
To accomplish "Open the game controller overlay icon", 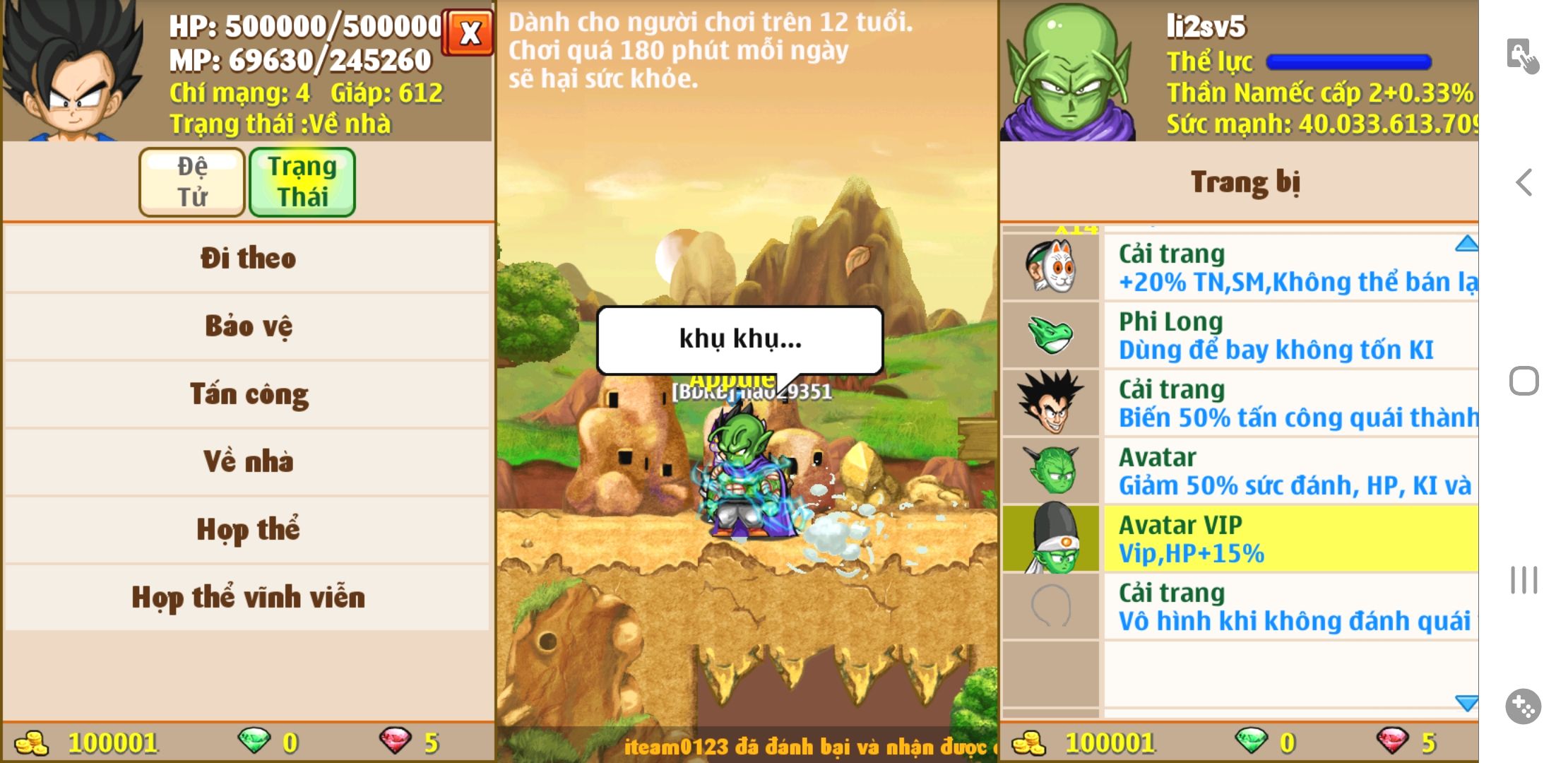I will click(1523, 706).
